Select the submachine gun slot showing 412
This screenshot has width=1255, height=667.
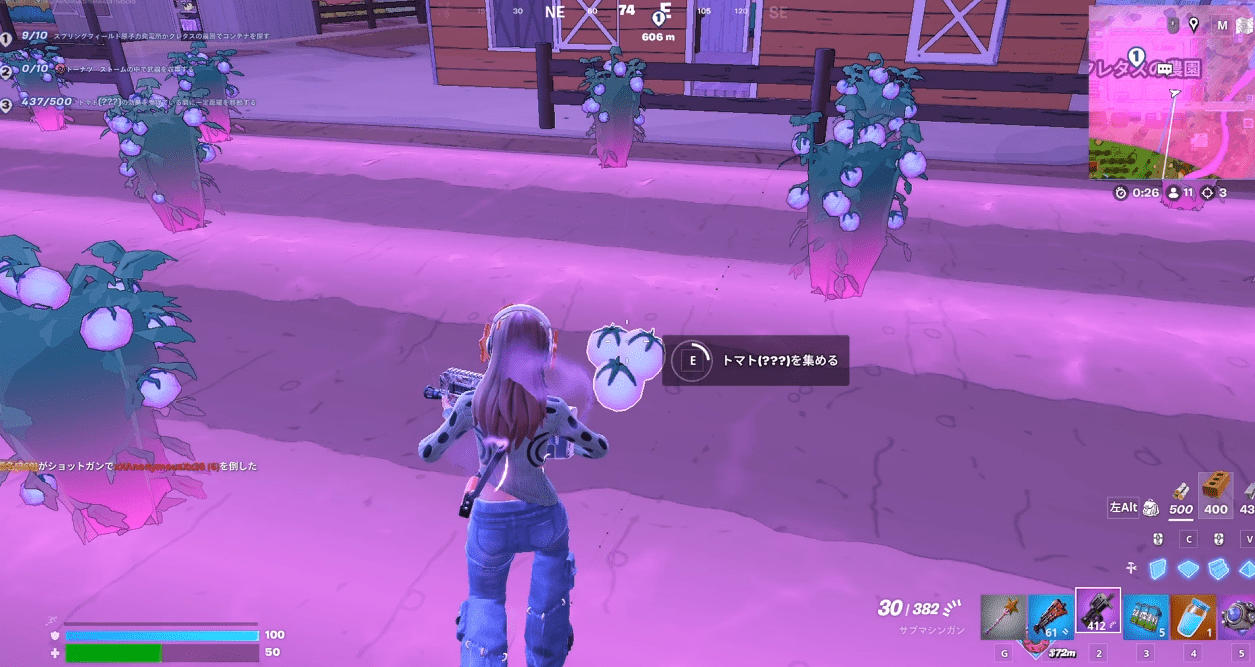tap(1097, 612)
